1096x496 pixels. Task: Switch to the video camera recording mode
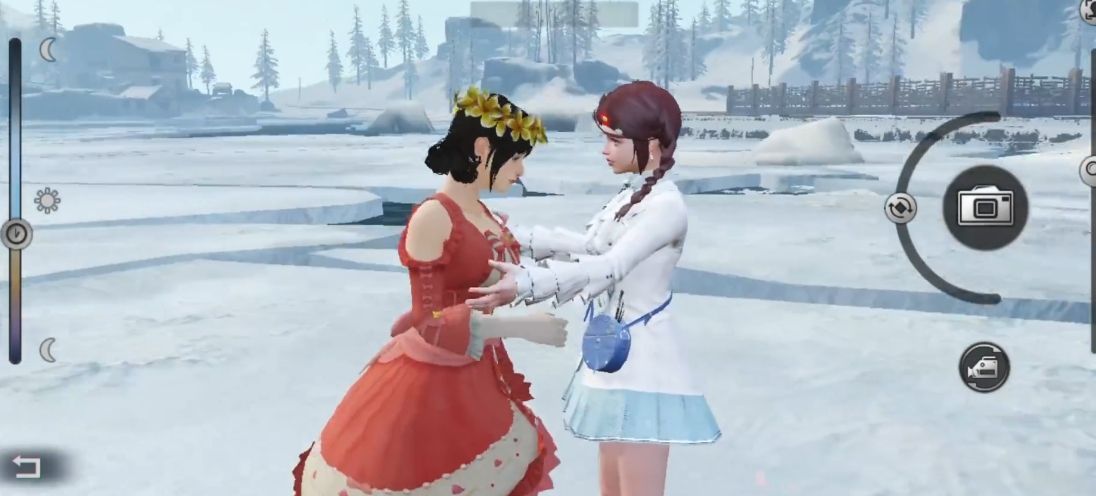(x=984, y=367)
